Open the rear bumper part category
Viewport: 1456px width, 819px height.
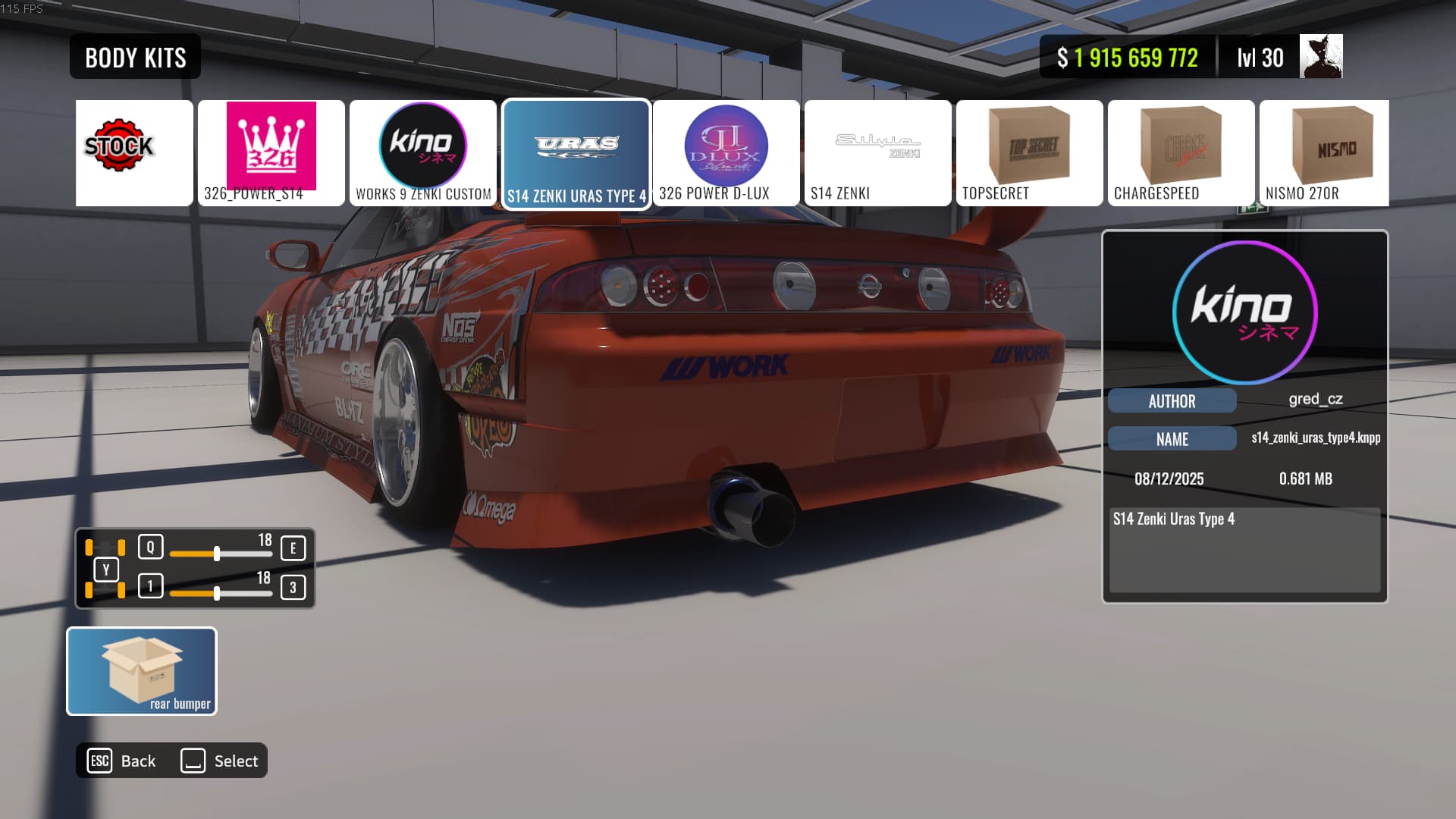[x=142, y=671]
